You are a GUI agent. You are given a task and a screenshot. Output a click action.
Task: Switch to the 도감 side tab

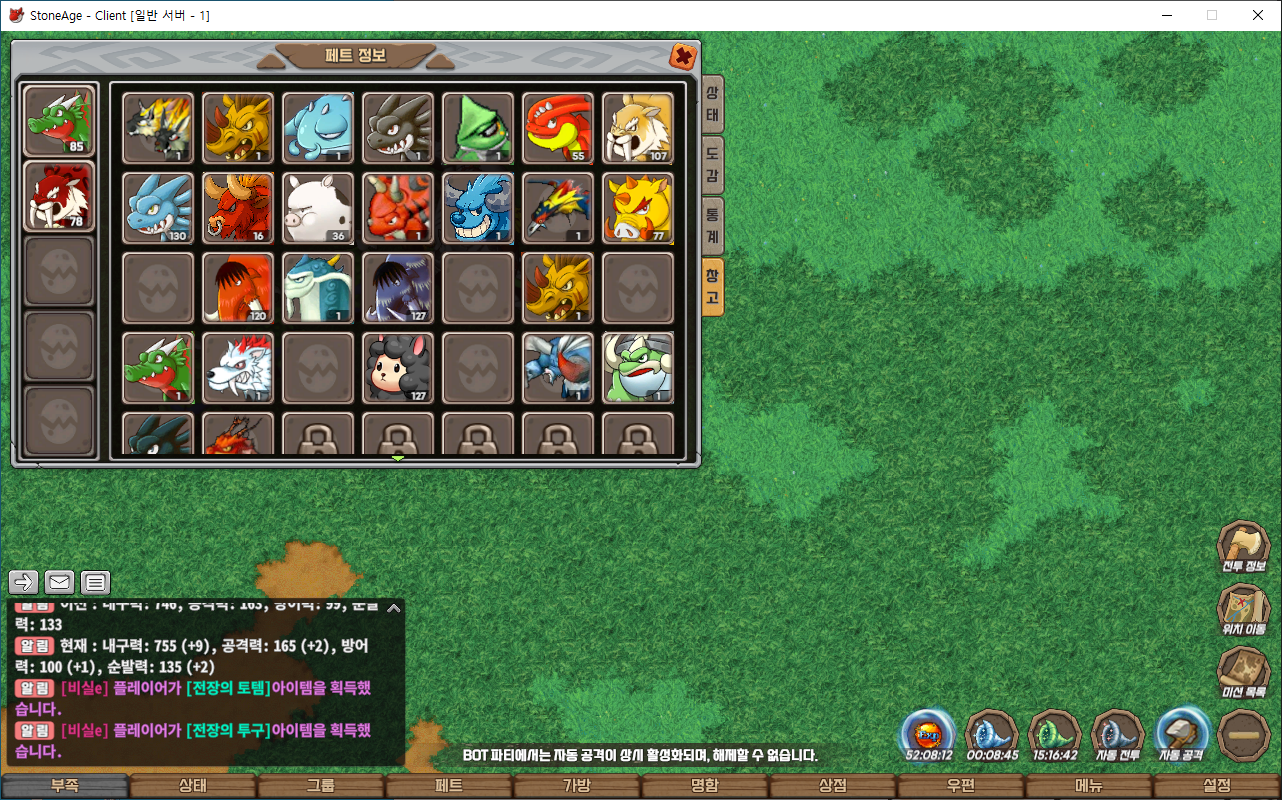point(712,165)
